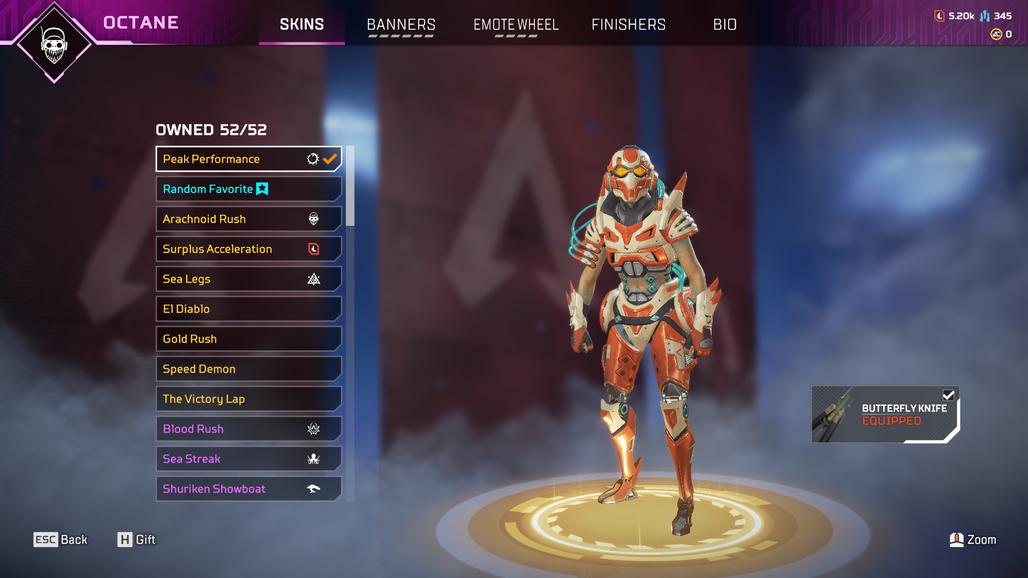Screen dimensions: 1028x578
Task: Open the Emote Wheel tab
Action: pos(516,24)
